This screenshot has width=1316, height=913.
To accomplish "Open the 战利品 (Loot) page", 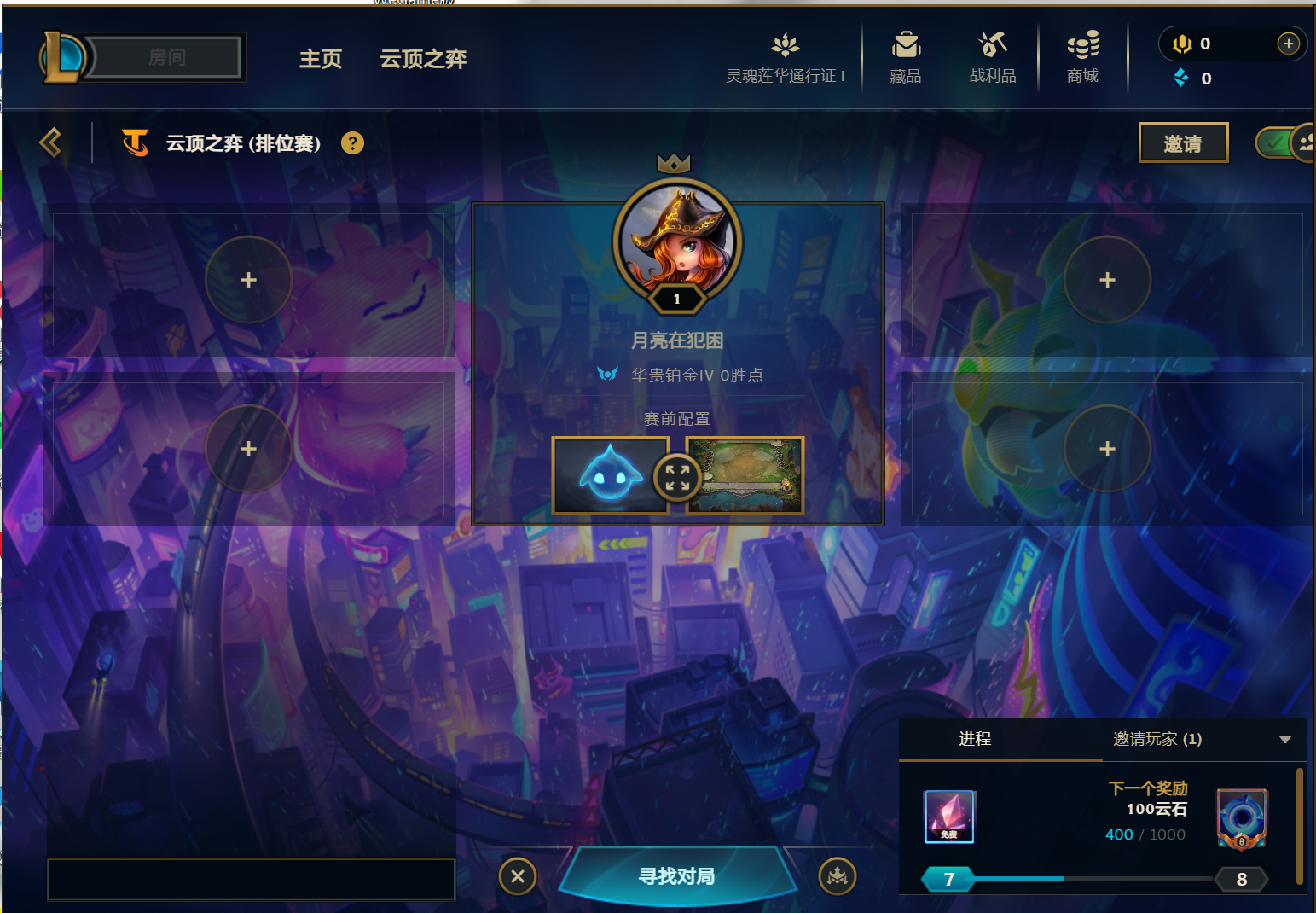I will (x=992, y=55).
